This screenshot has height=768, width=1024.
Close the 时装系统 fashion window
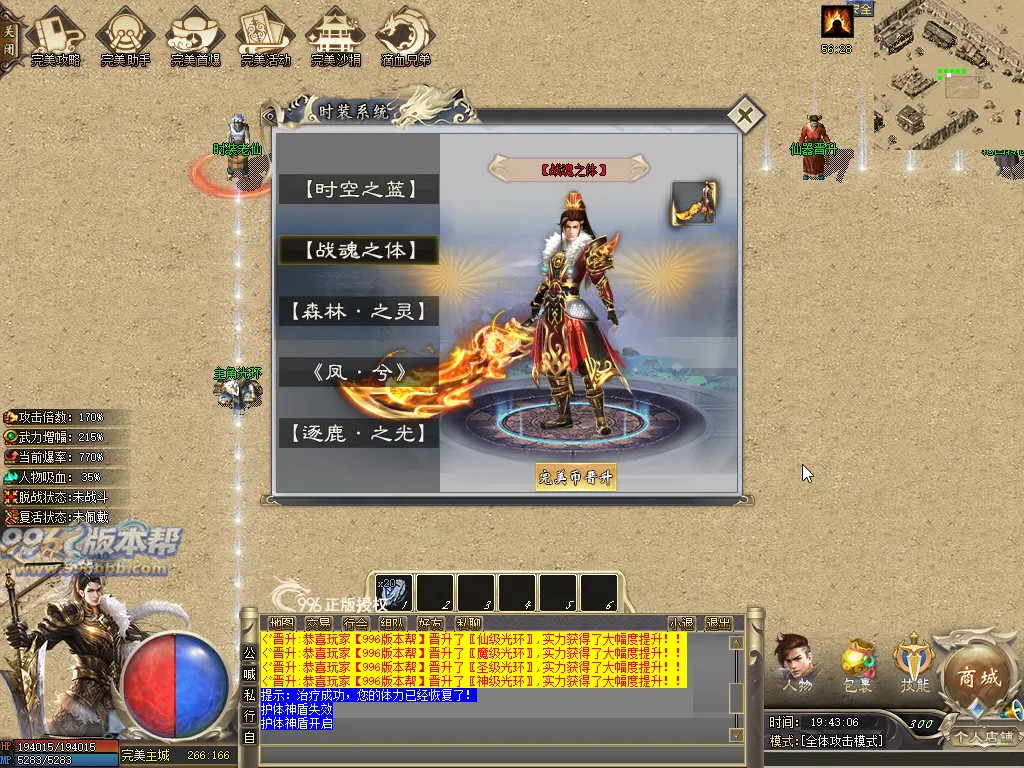[x=744, y=115]
